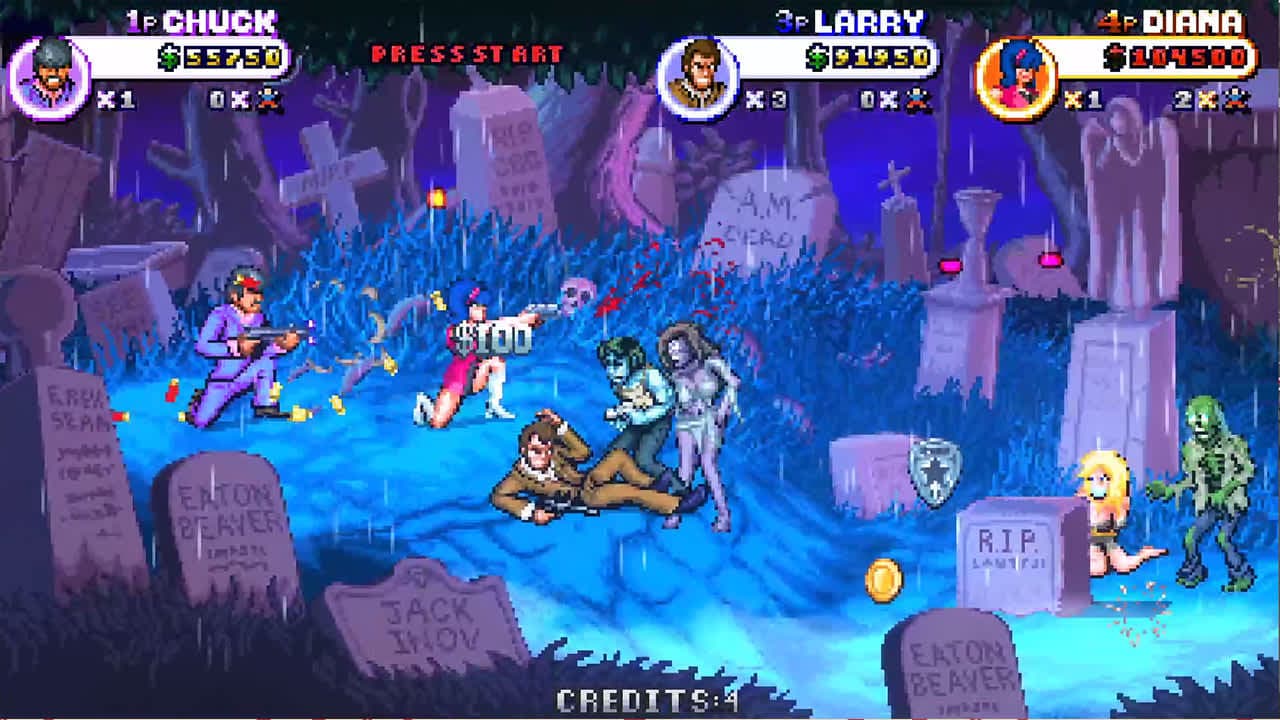Select the skull icon beside Diana's 2X counter
The image size is (1280, 720).
coord(1236,99)
